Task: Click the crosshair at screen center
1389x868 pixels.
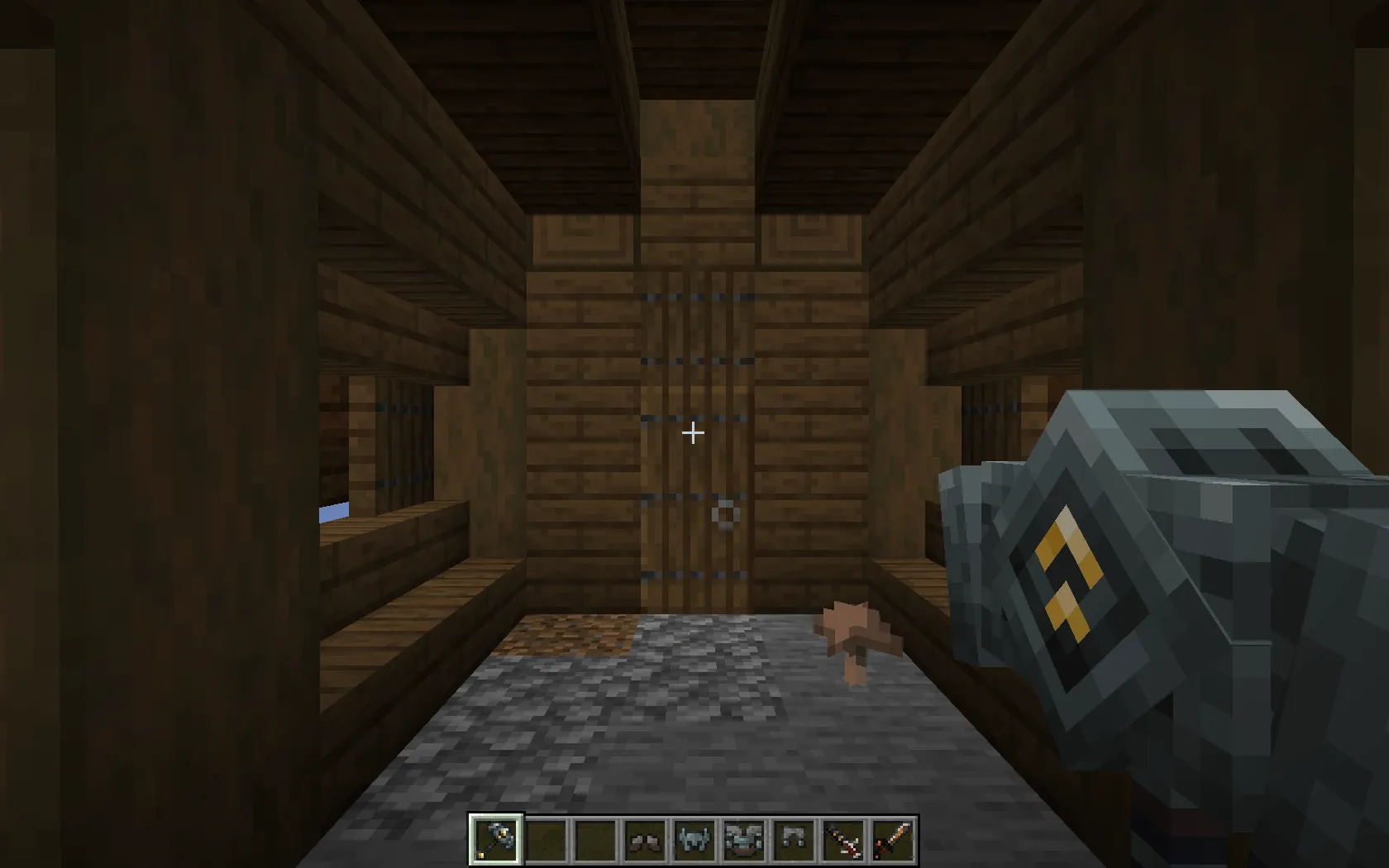Action: (x=693, y=433)
